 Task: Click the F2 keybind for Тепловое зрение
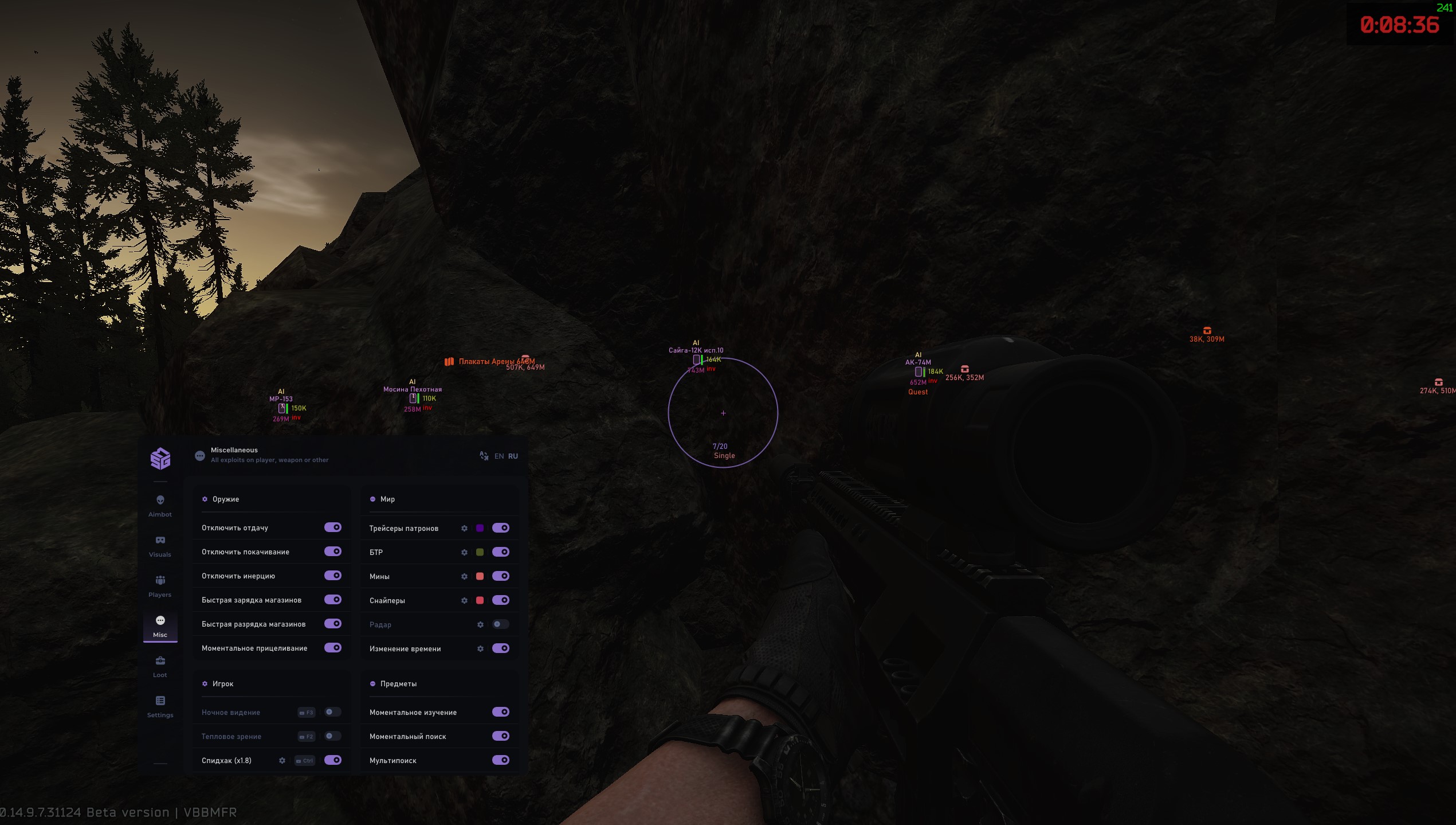pyautogui.click(x=307, y=736)
